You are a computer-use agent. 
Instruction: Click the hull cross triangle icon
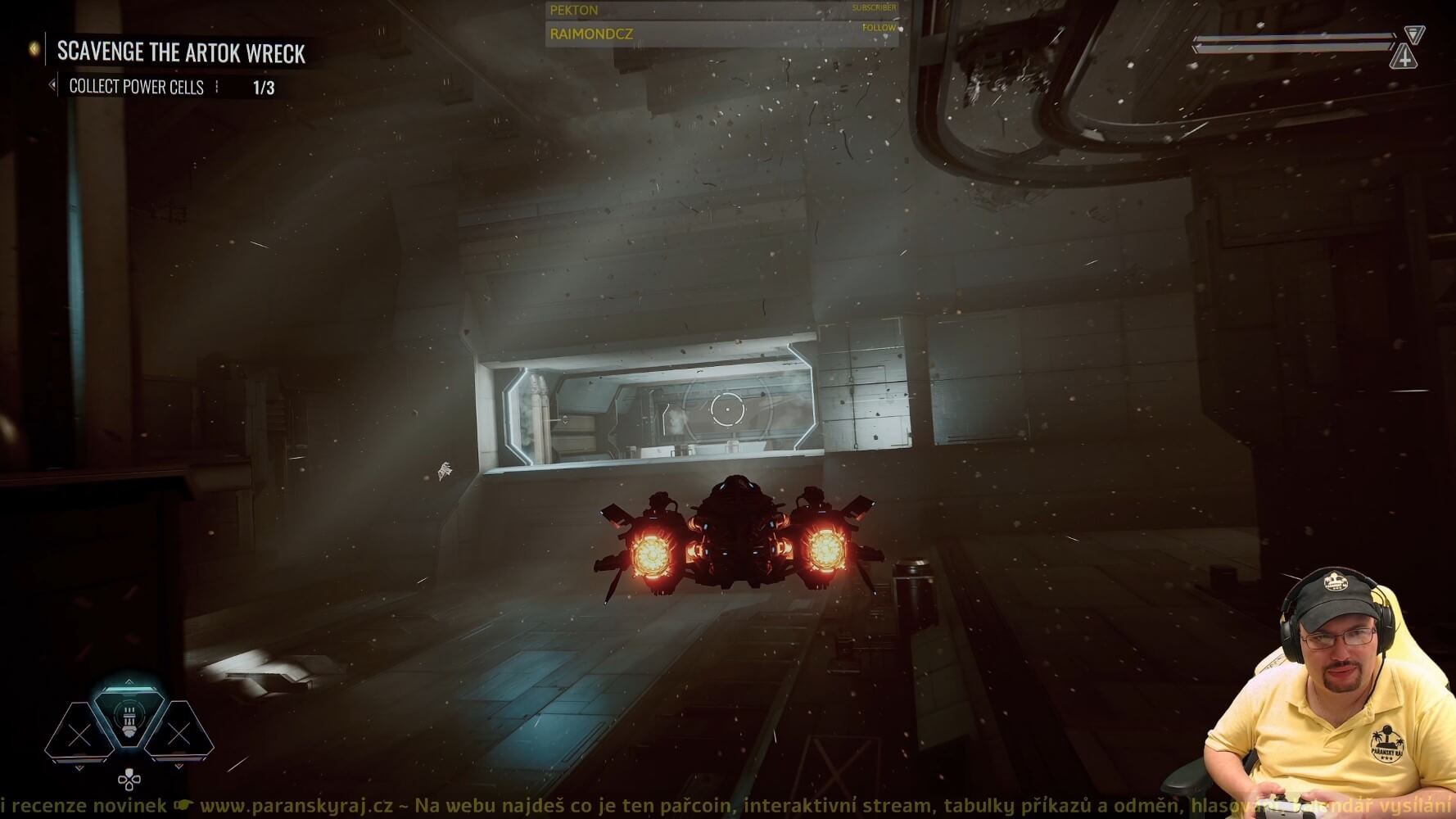1404,58
